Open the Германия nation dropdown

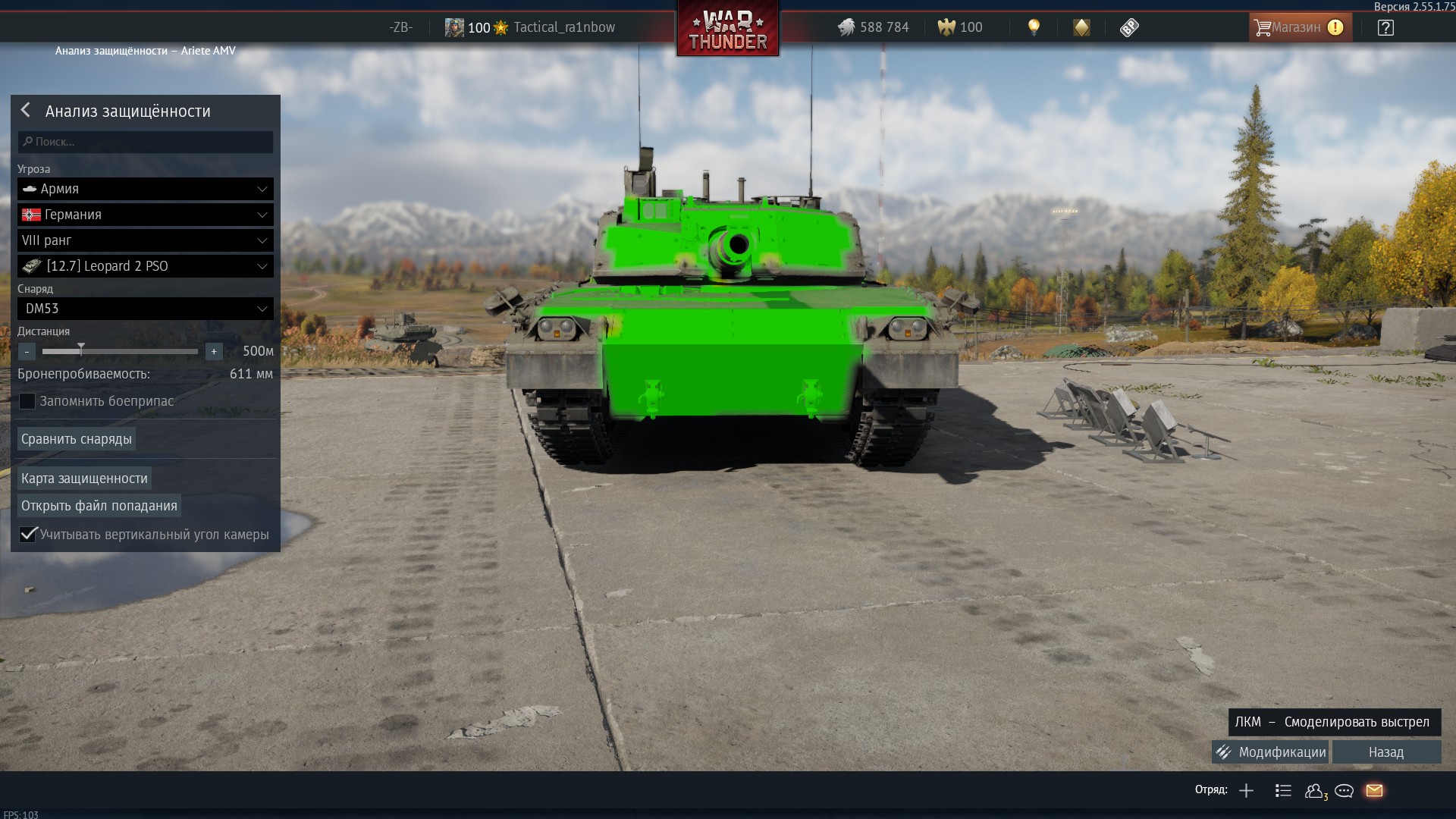(146, 215)
